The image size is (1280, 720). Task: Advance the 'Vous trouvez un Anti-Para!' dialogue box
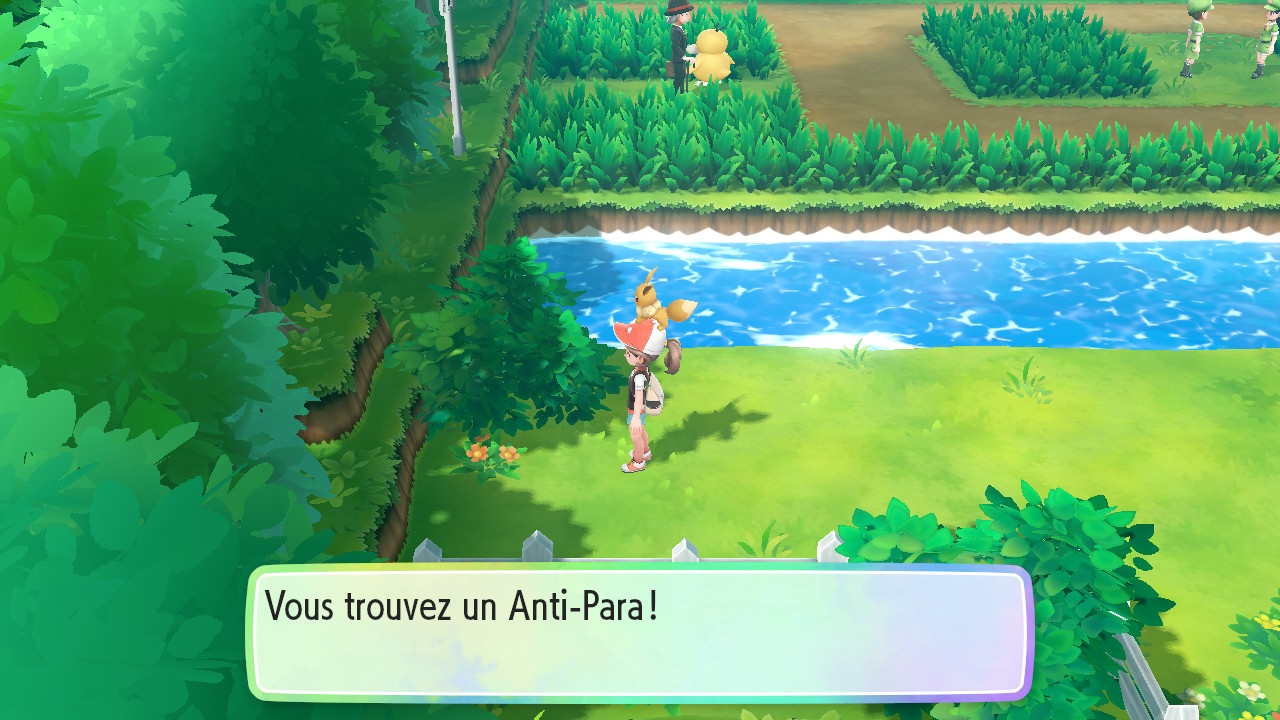pos(640,632)
